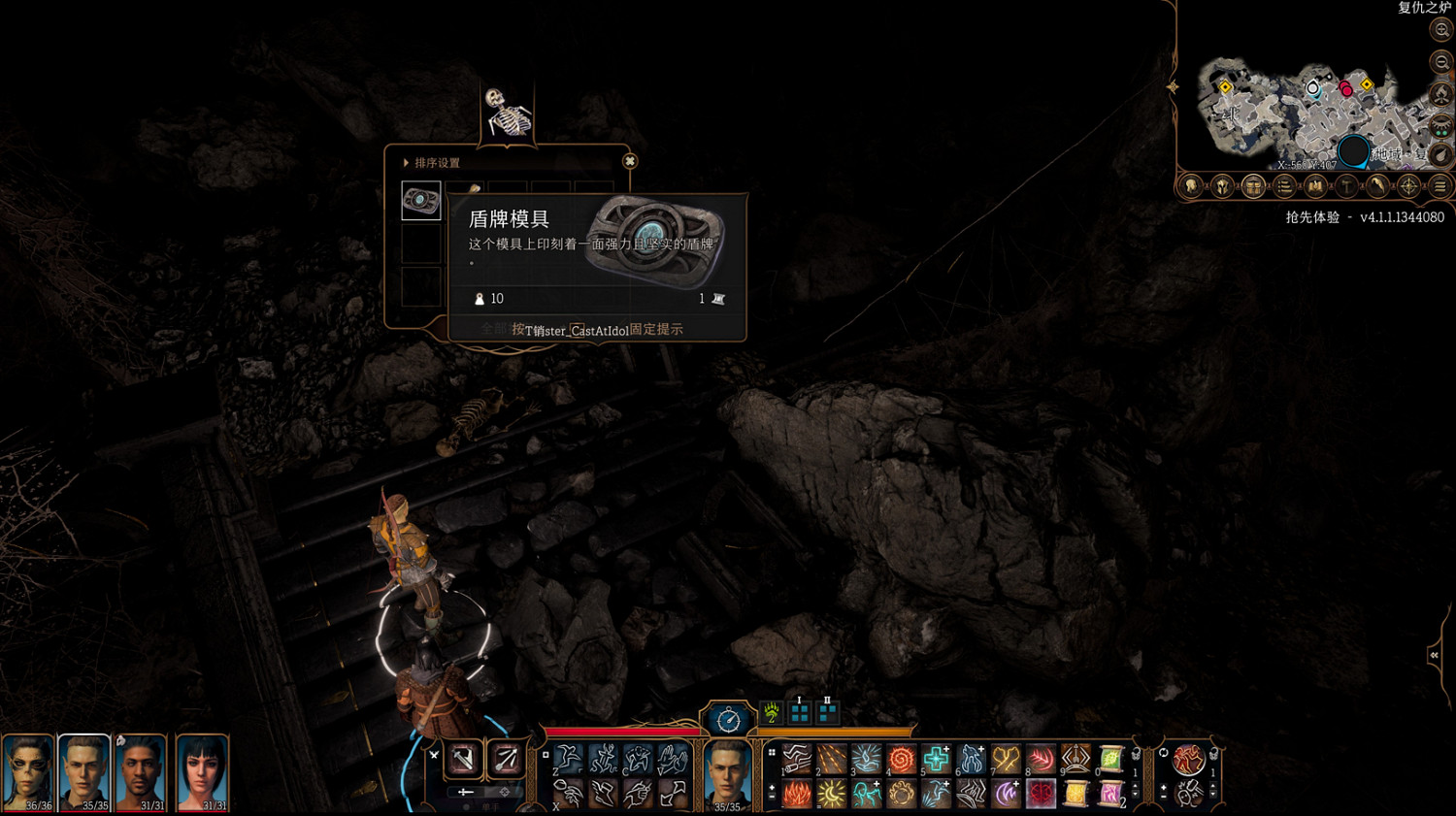
Task: Zoom out on the minimap
Action: pos(1441,62)
